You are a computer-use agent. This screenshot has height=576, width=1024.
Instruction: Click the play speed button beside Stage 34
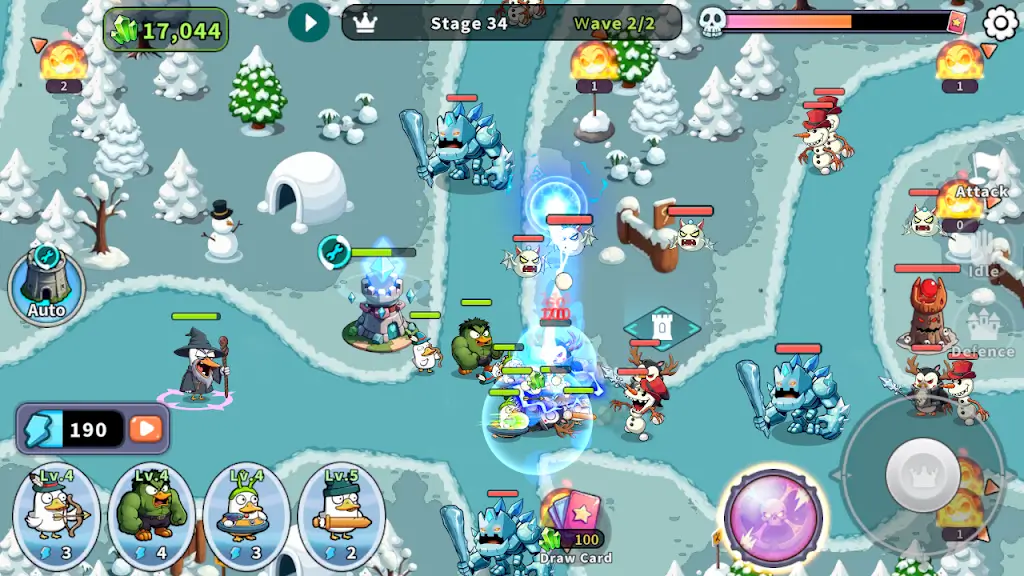(309, 22)
